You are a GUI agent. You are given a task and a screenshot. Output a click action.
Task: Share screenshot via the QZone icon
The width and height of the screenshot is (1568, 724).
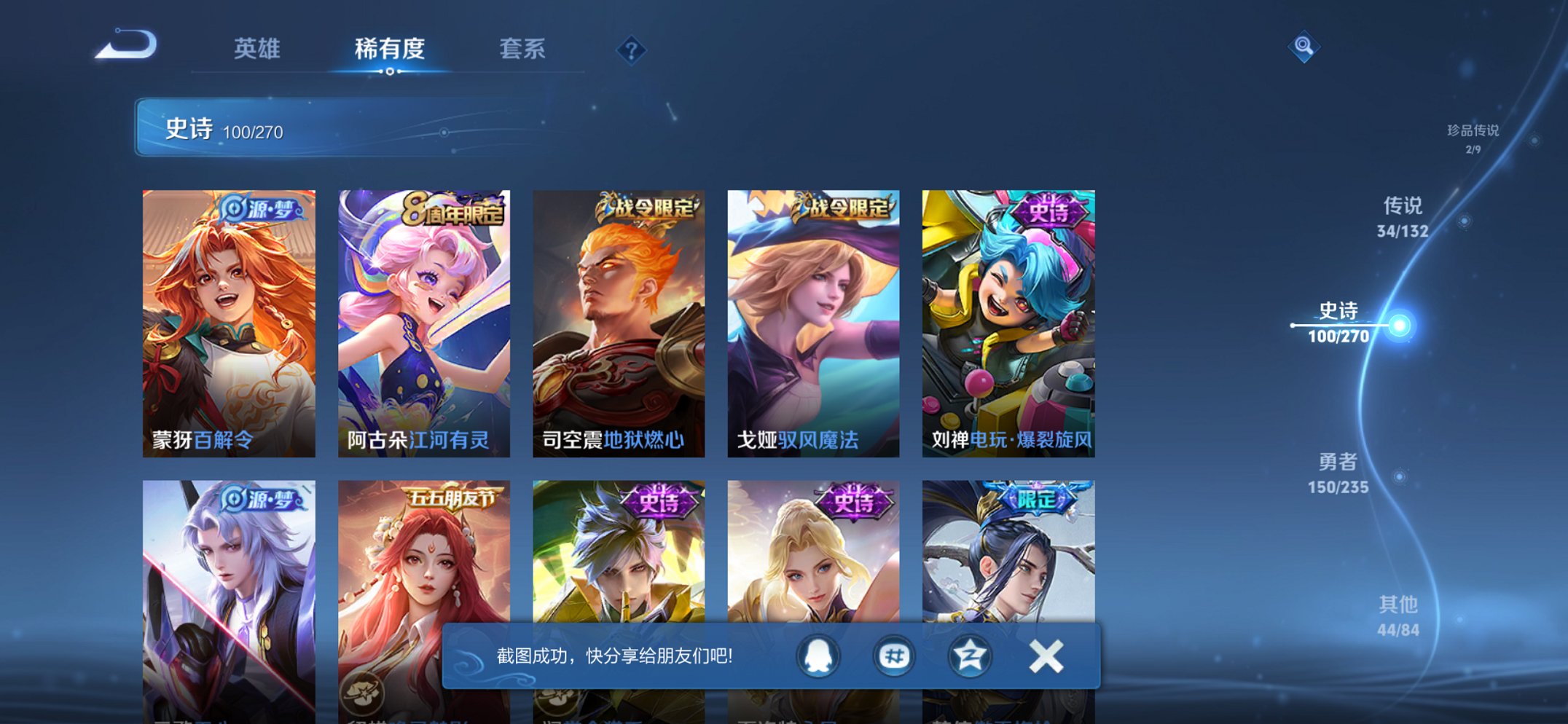click(x=969, y=655)
